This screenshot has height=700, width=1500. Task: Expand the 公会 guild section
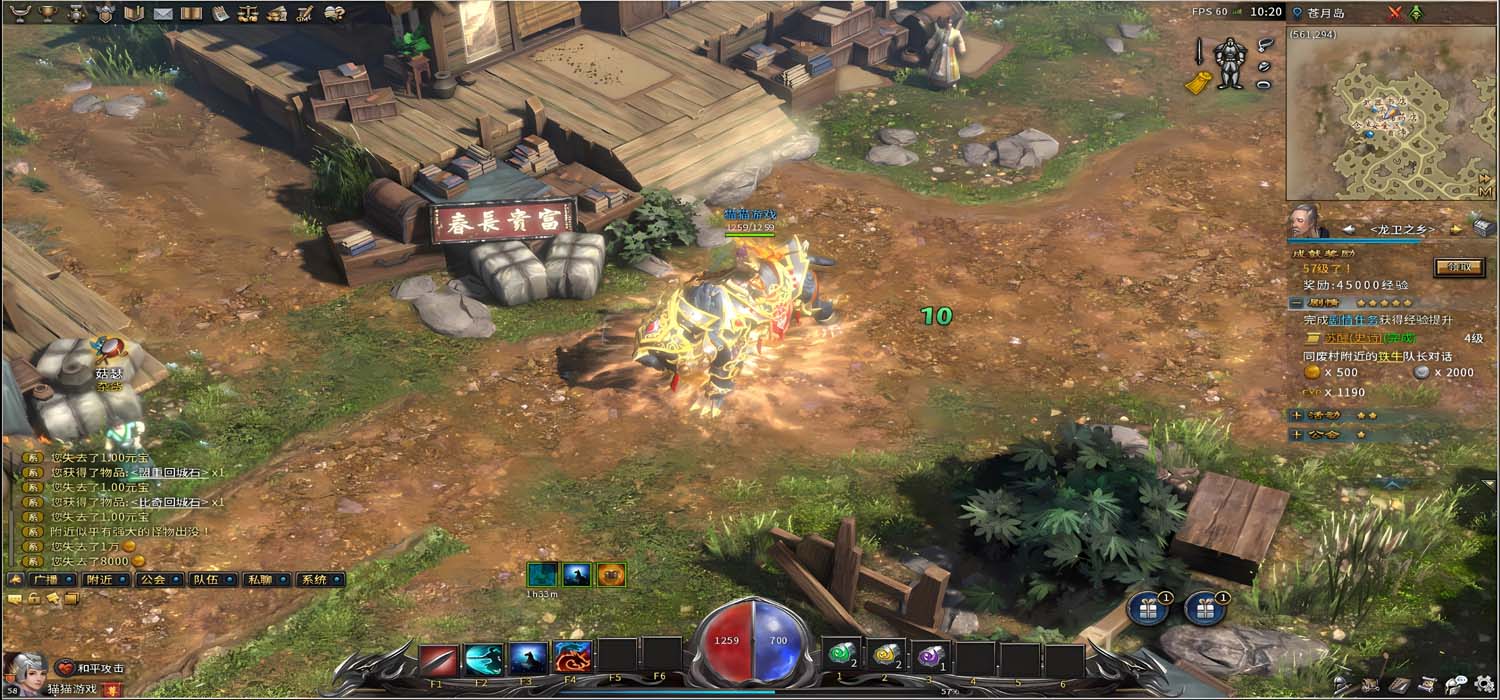click(x=1296, y=435)
